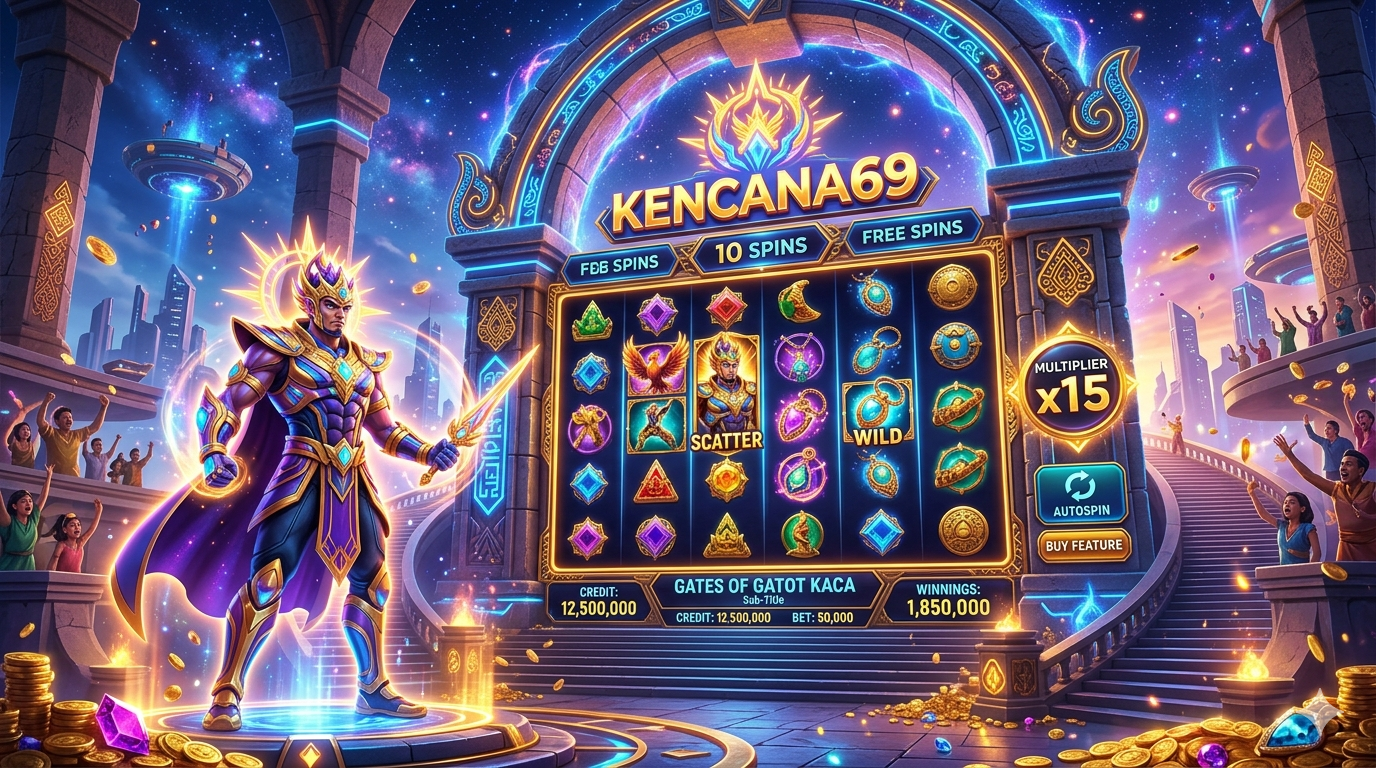Open the Buy Feature option
1376x768 pixels.
1084,546
